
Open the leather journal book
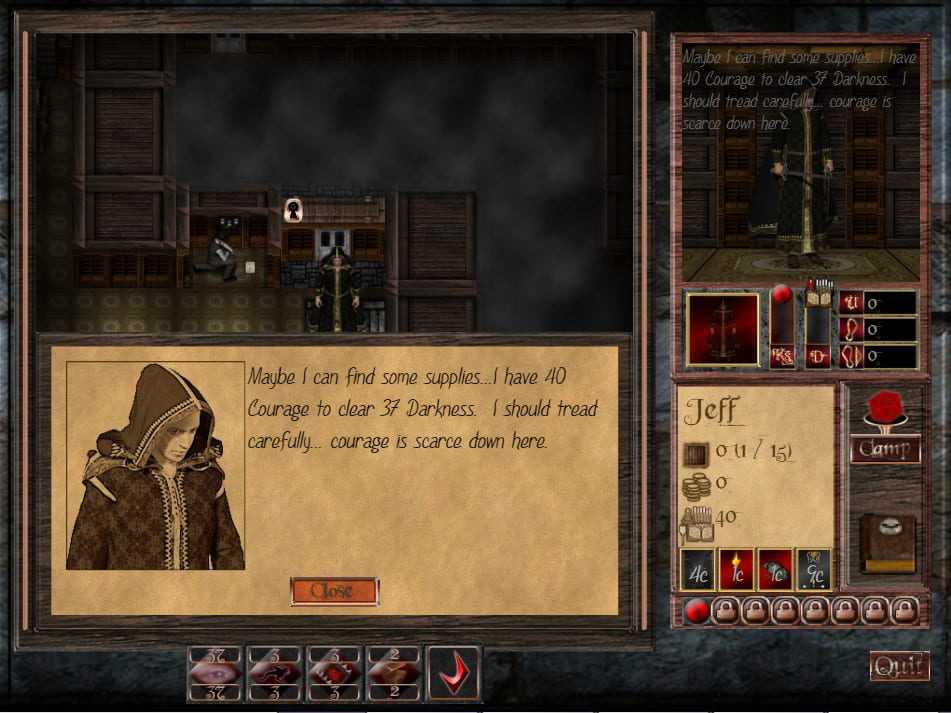[887, 541]
